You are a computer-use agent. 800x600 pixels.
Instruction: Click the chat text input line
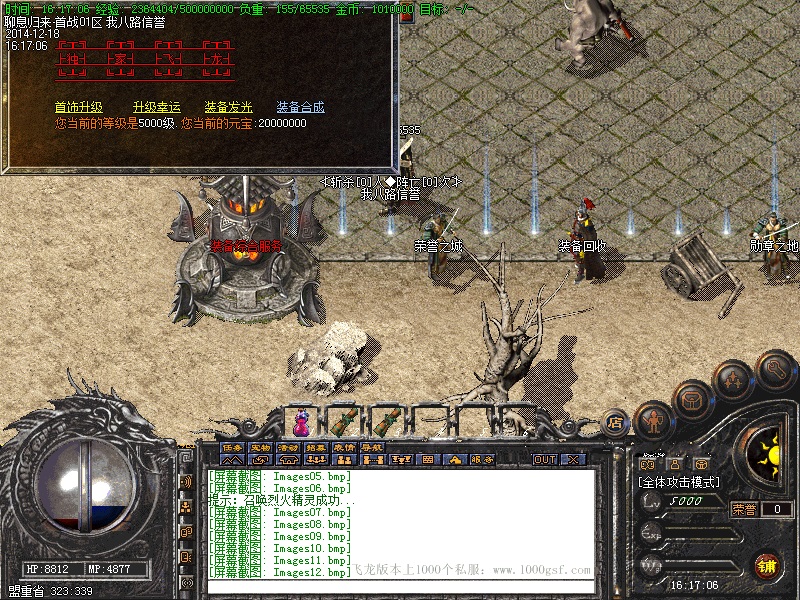point(400,584)
